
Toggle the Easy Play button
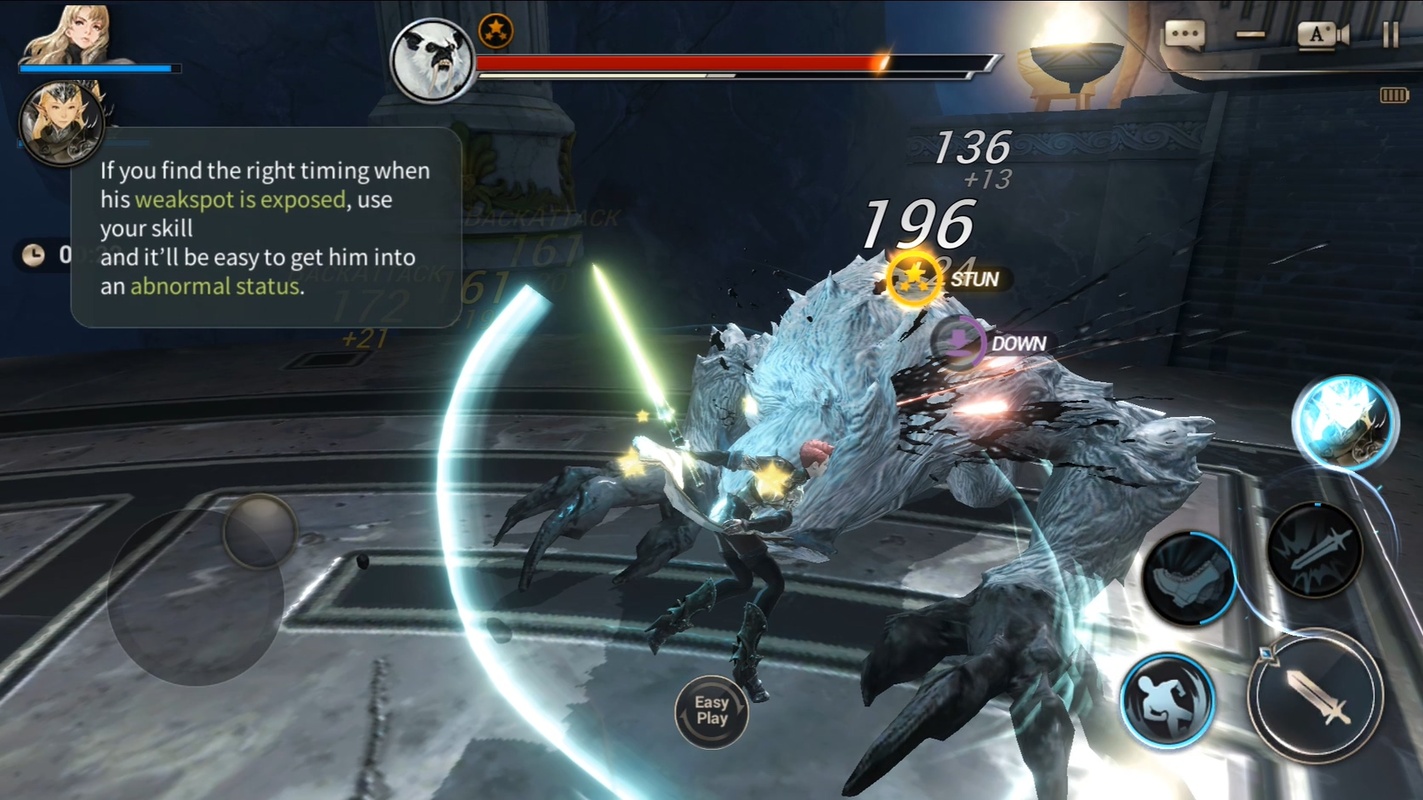click(x=712, y=712)
